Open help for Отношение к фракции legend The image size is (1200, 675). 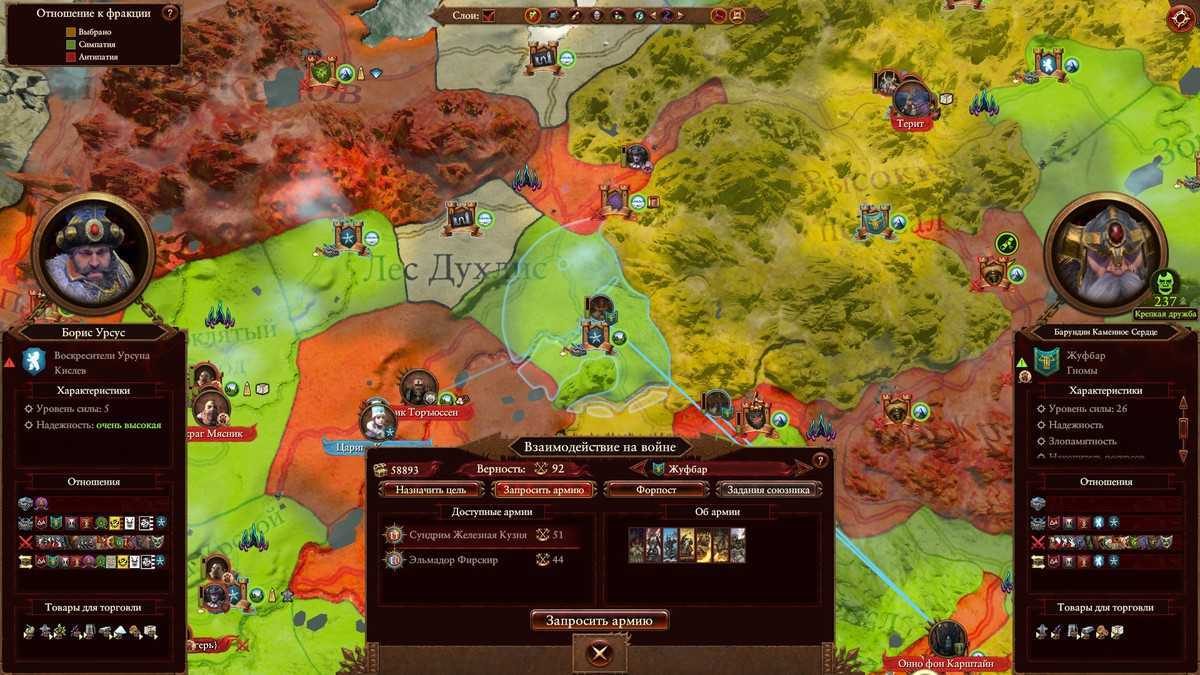coord(169,14)
